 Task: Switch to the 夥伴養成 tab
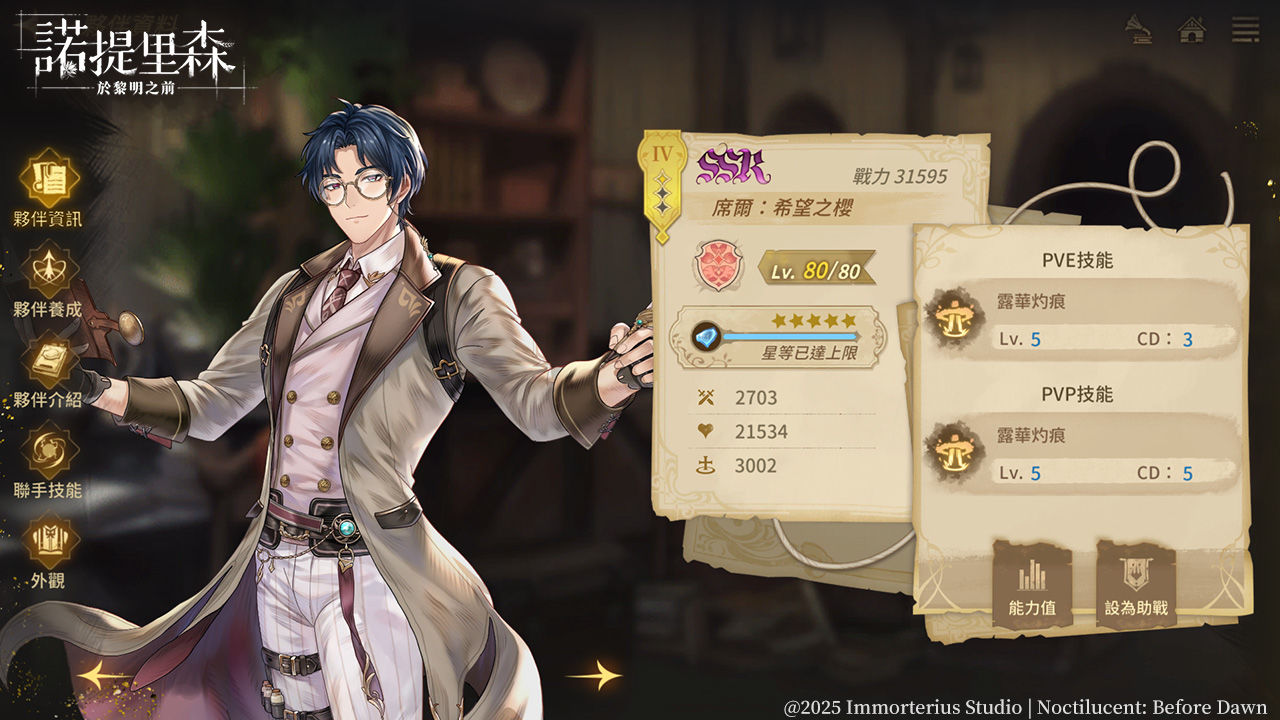coord(49,272)
